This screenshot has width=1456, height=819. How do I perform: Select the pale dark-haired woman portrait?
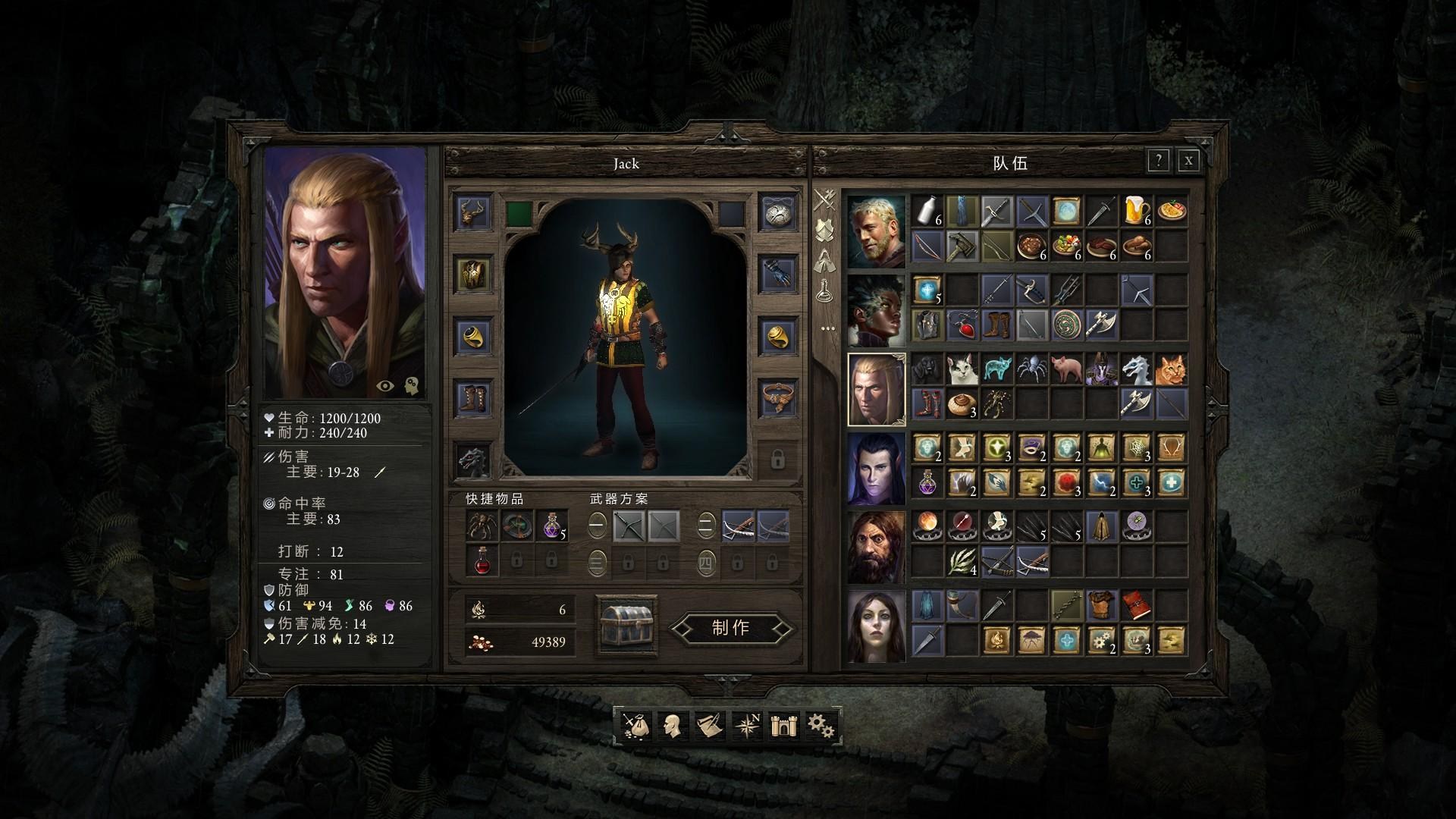[876, 626]
